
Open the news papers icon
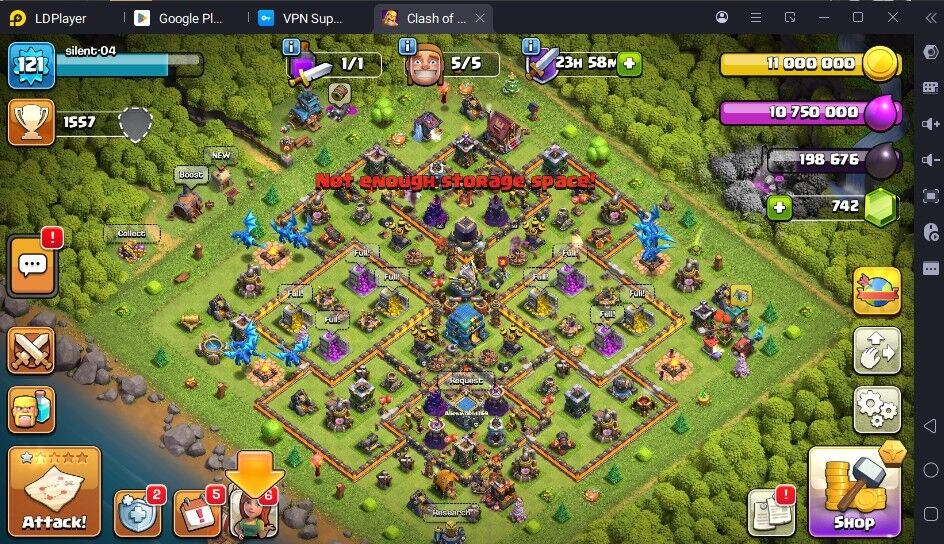[x=771, y=512]
